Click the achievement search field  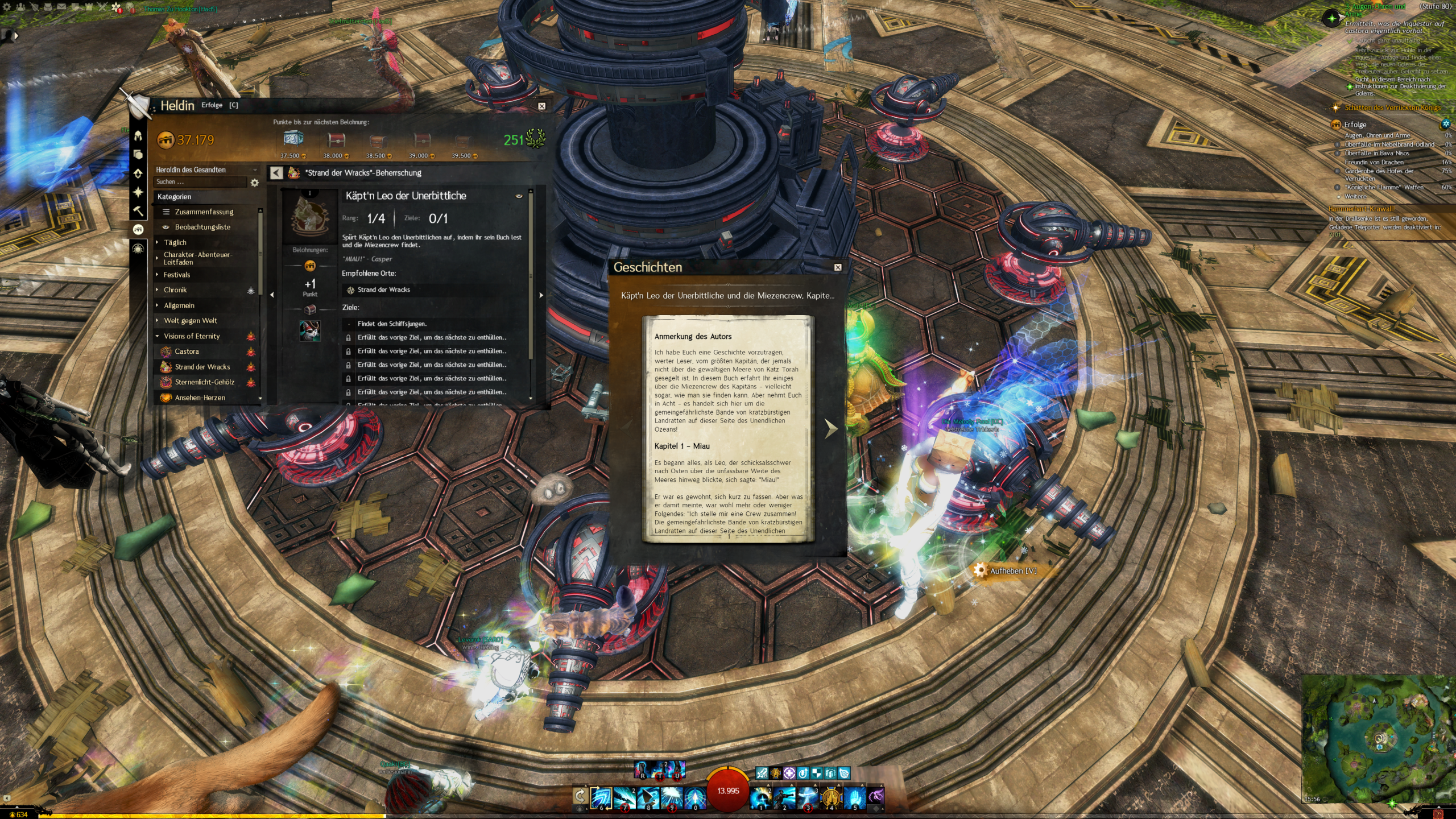point(199,182)
